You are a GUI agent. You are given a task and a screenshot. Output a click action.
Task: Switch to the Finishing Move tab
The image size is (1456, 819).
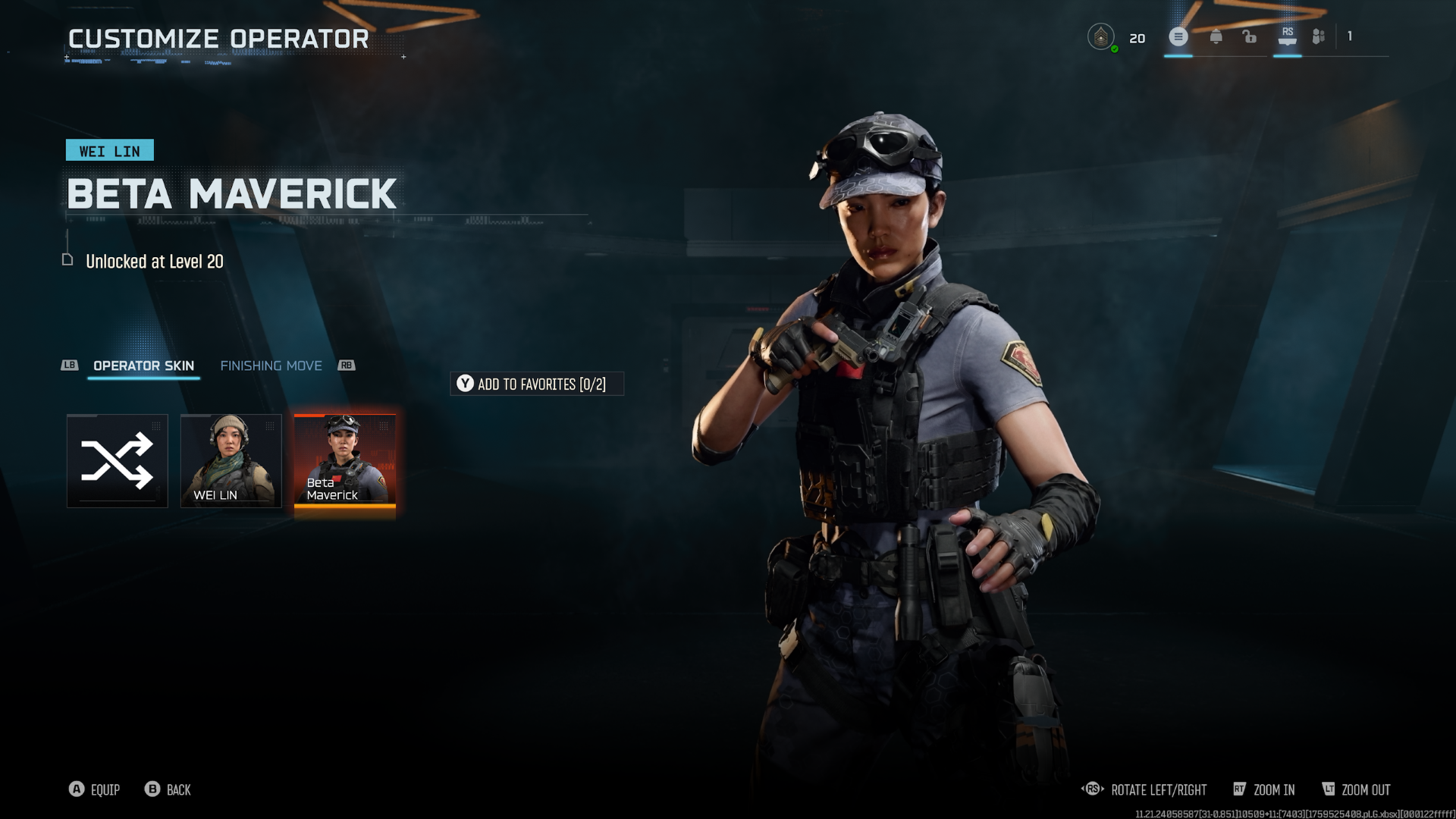pos(271,366)
